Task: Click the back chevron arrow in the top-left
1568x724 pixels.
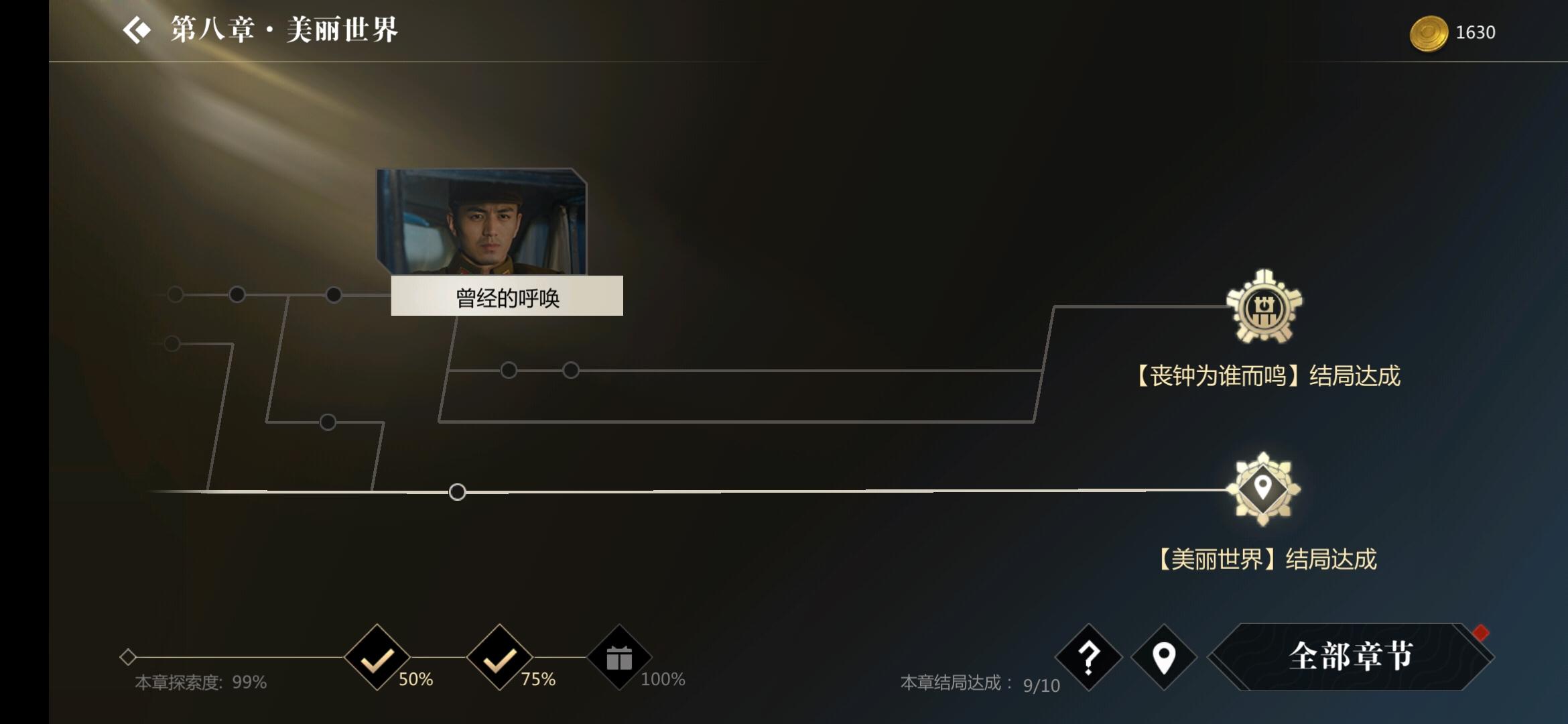Action: (137, 29)
